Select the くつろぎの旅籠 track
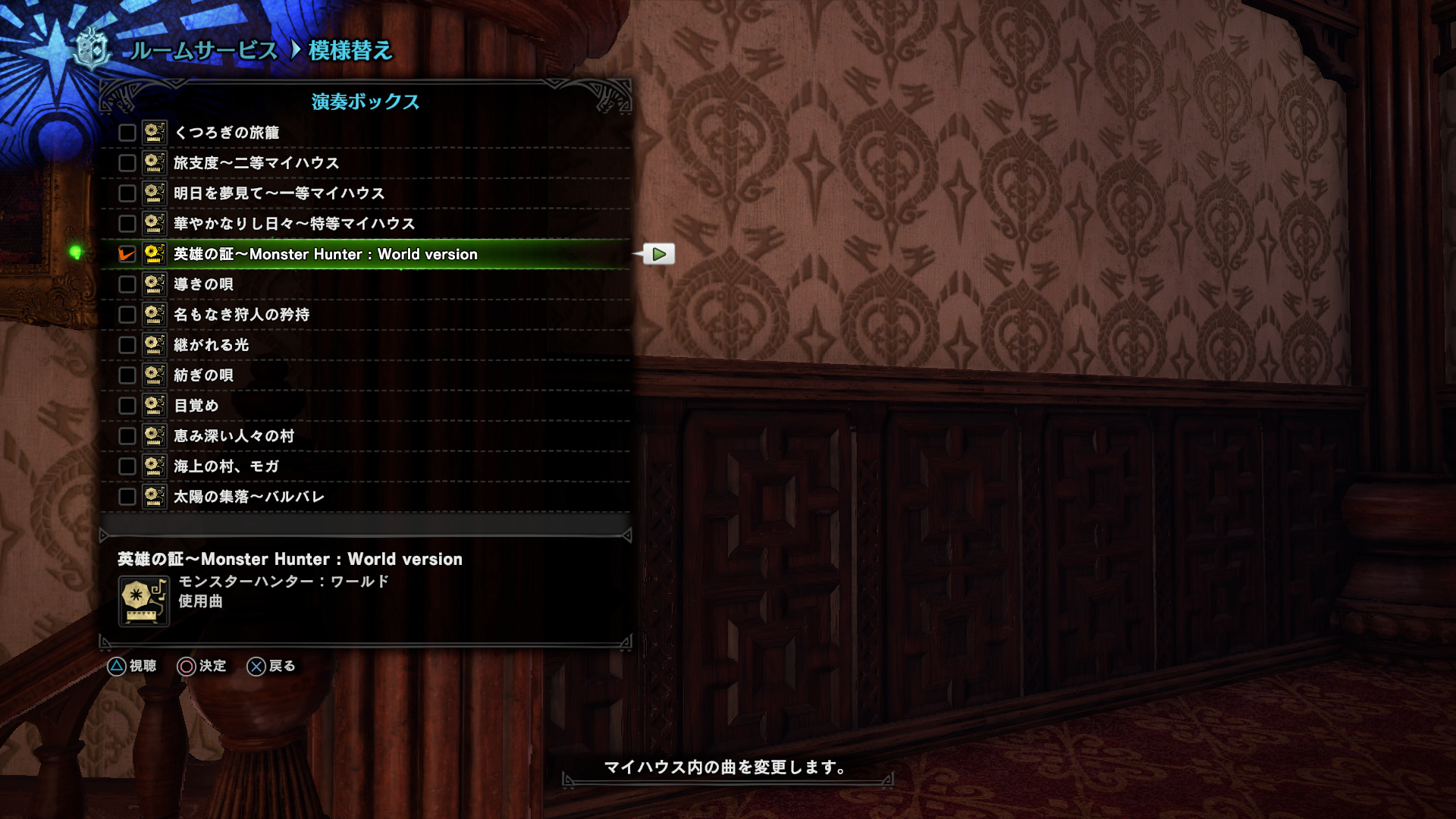 pyautogui.click(x=226, y=133)
